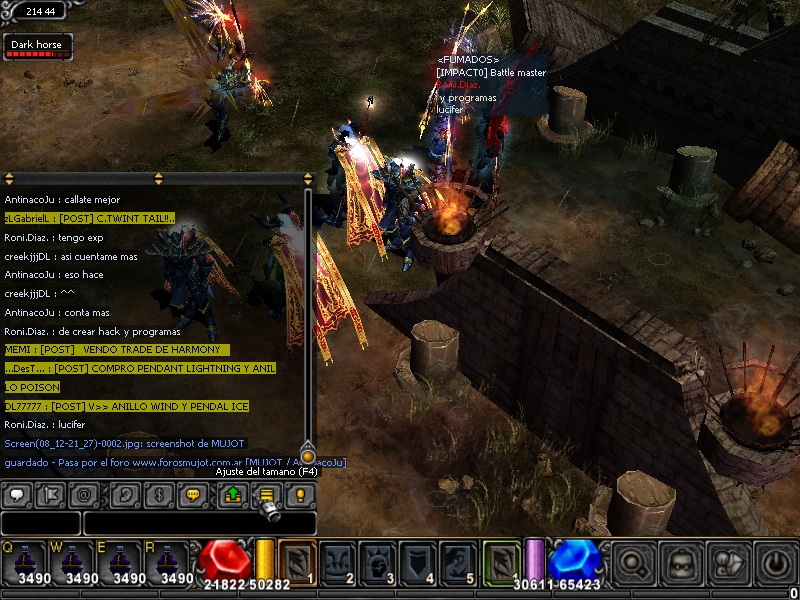Click the yellow exclamation mark button

299,494
